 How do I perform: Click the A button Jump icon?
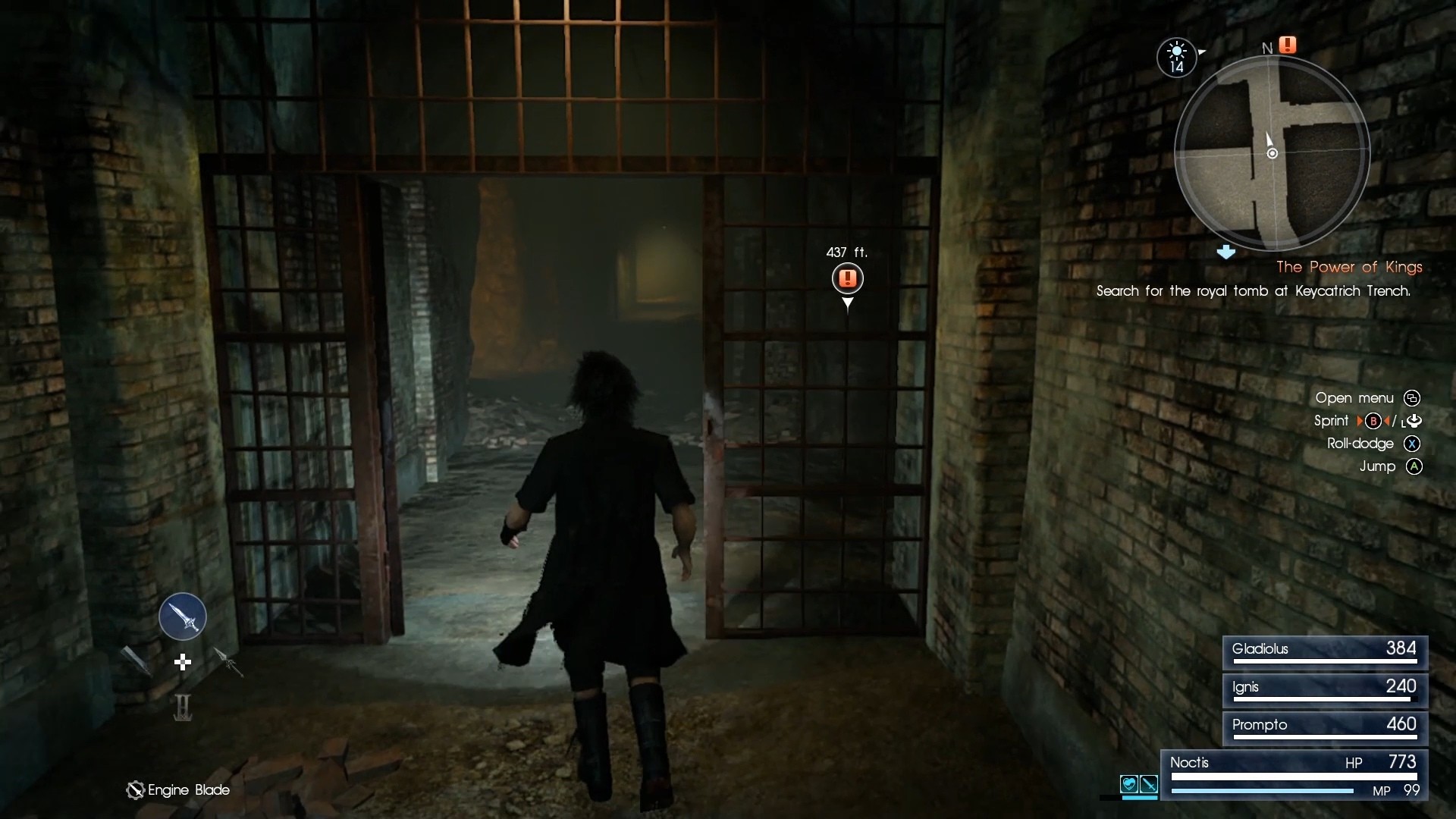coord(1413,467)
